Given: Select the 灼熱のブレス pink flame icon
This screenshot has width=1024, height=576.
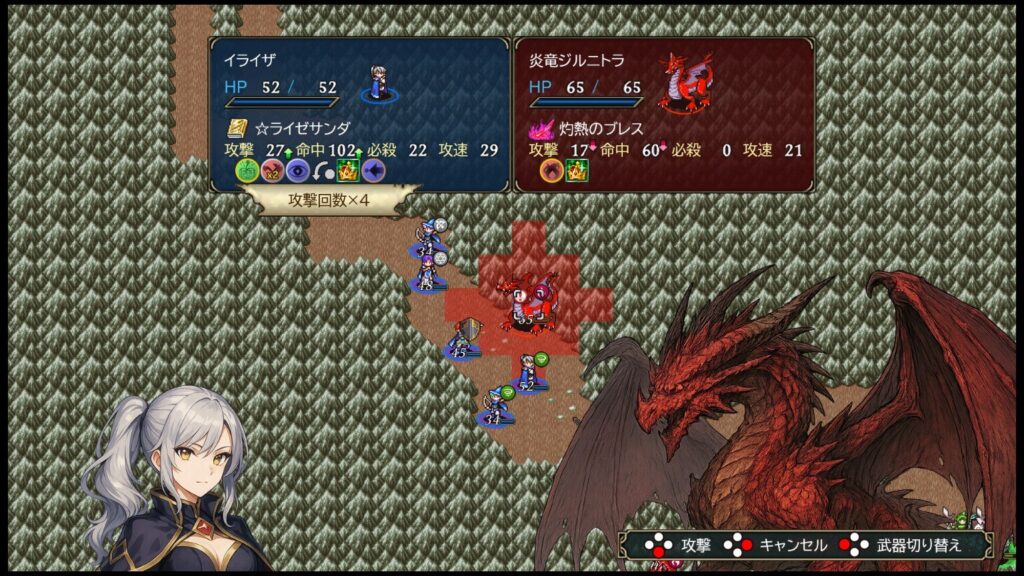Looking at the screenshot, I should pyautogui.click(x=541, y=129).
